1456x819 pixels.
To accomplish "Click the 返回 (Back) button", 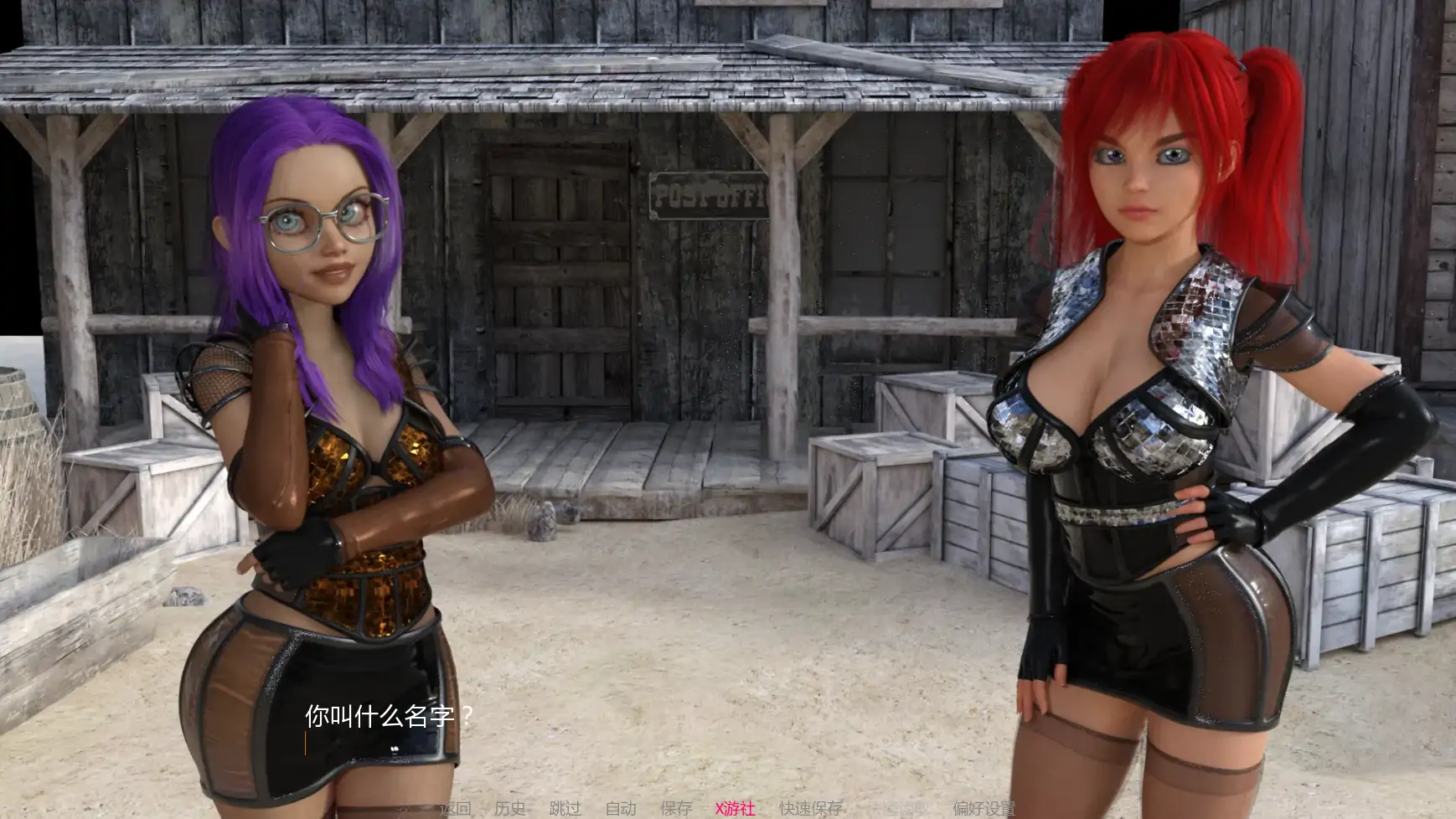I will point(456,808).
